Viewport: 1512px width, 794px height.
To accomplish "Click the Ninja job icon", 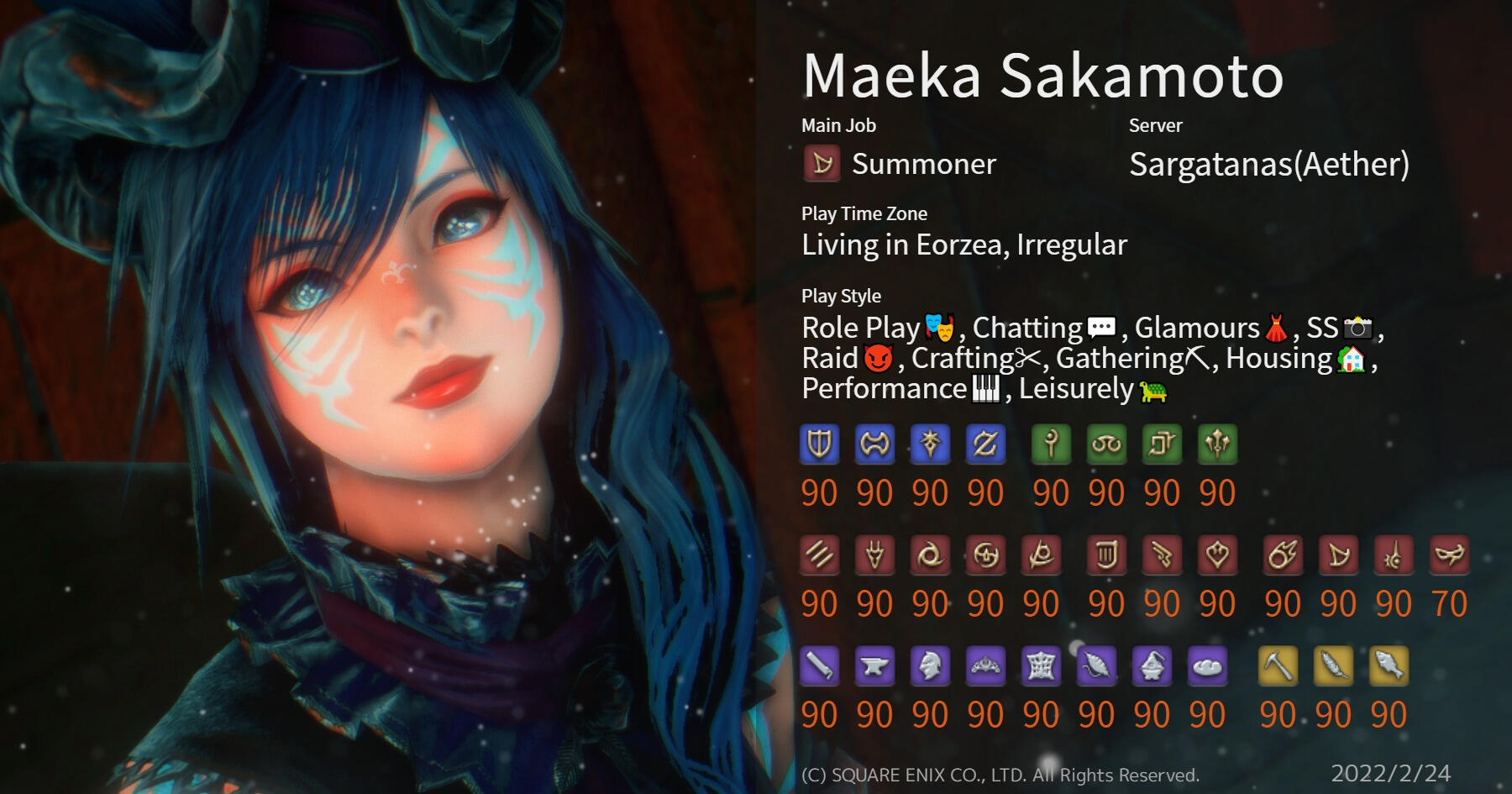I will pyautogui.click(x=930, y=555).
